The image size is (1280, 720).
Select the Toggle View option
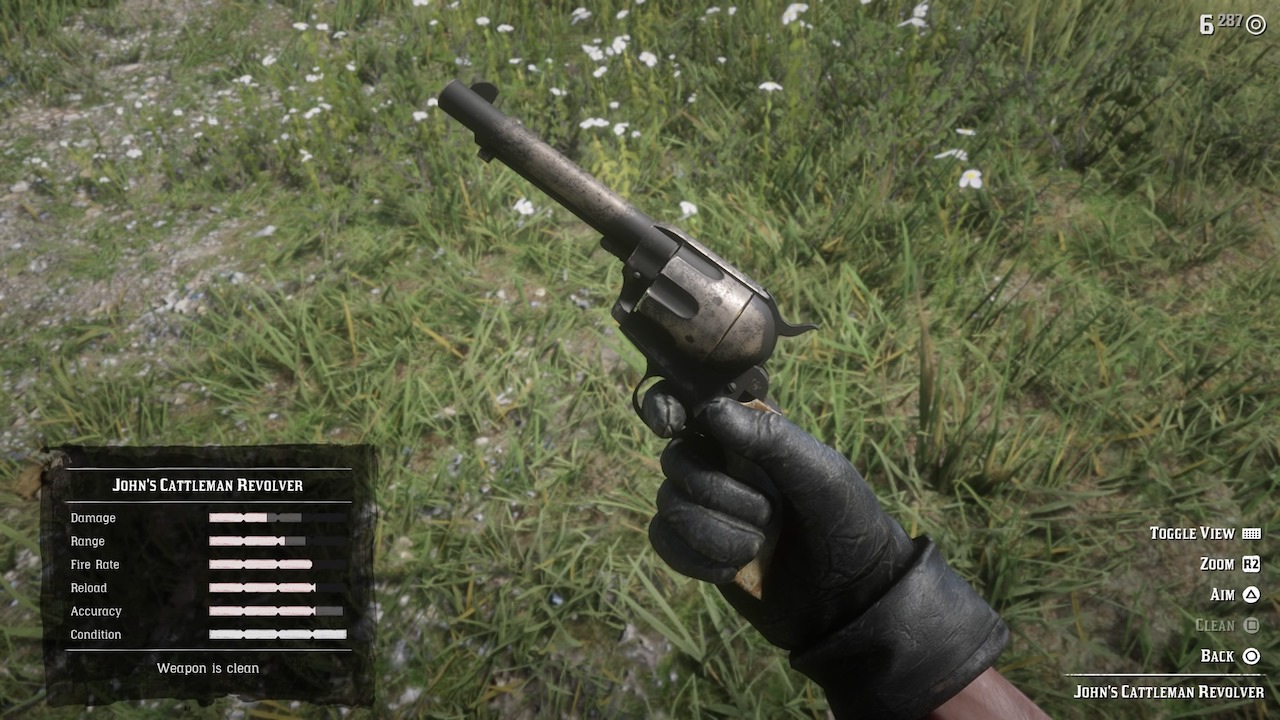coord(1192,533)
